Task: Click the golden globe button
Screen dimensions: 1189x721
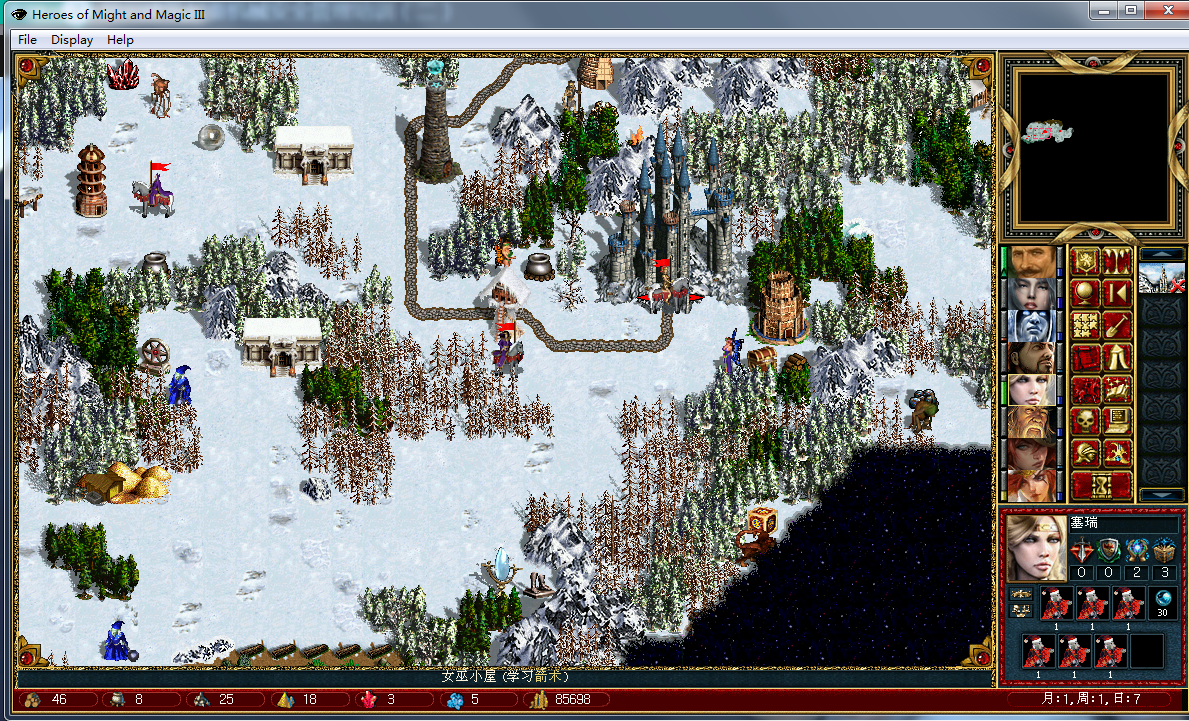Action: pyautogui.click(x=1085, y=294)
